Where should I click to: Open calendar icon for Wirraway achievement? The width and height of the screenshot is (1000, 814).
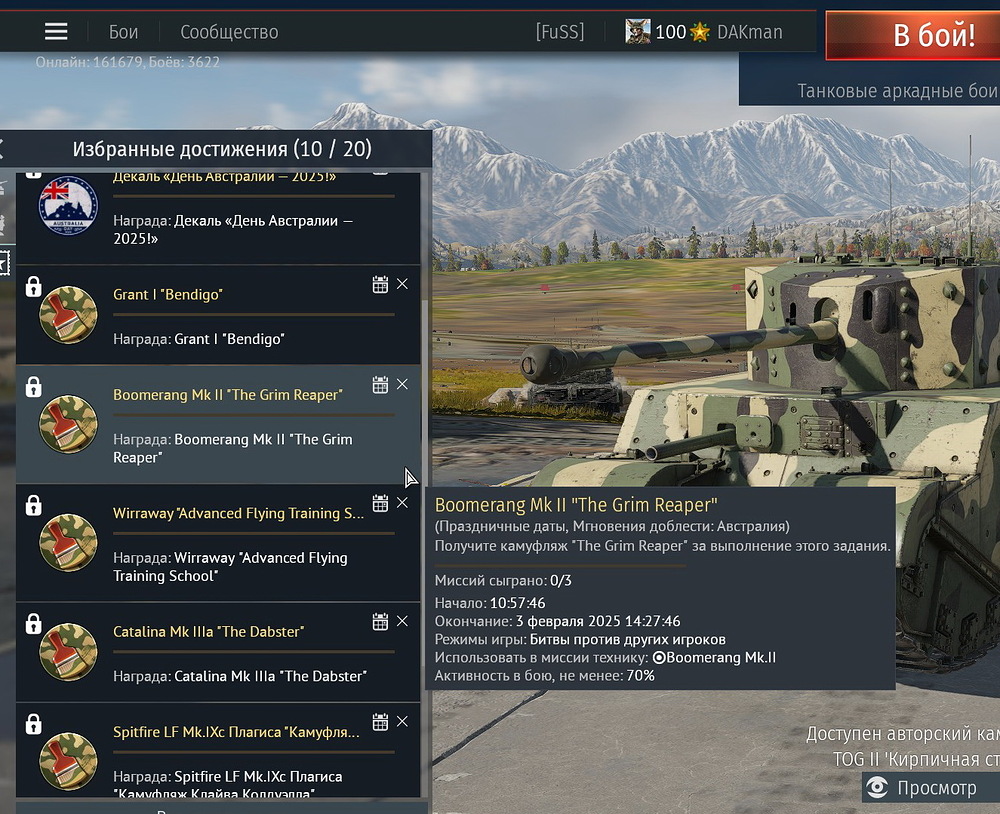tap(380, 503)
